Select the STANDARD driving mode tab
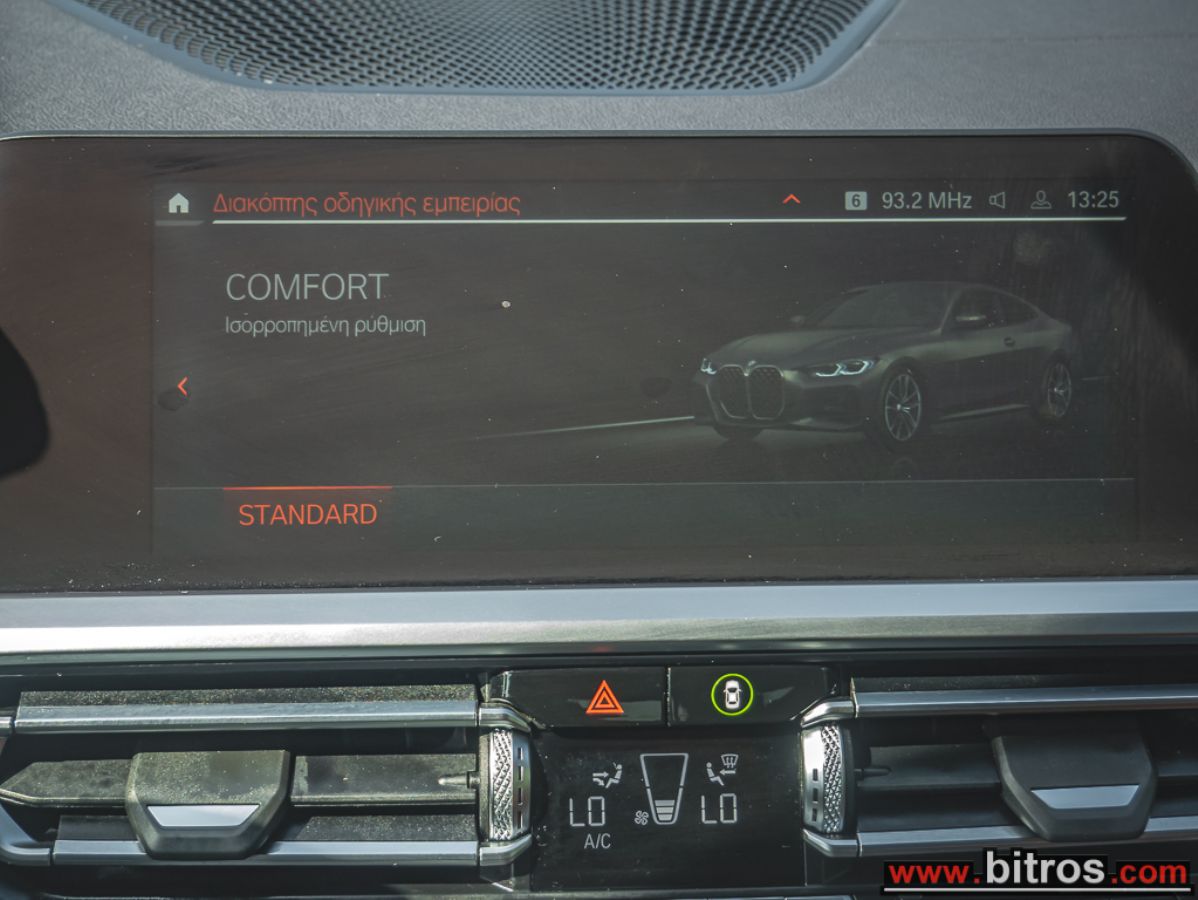This screenshot has width=1198, height=900. pos(307,514)
